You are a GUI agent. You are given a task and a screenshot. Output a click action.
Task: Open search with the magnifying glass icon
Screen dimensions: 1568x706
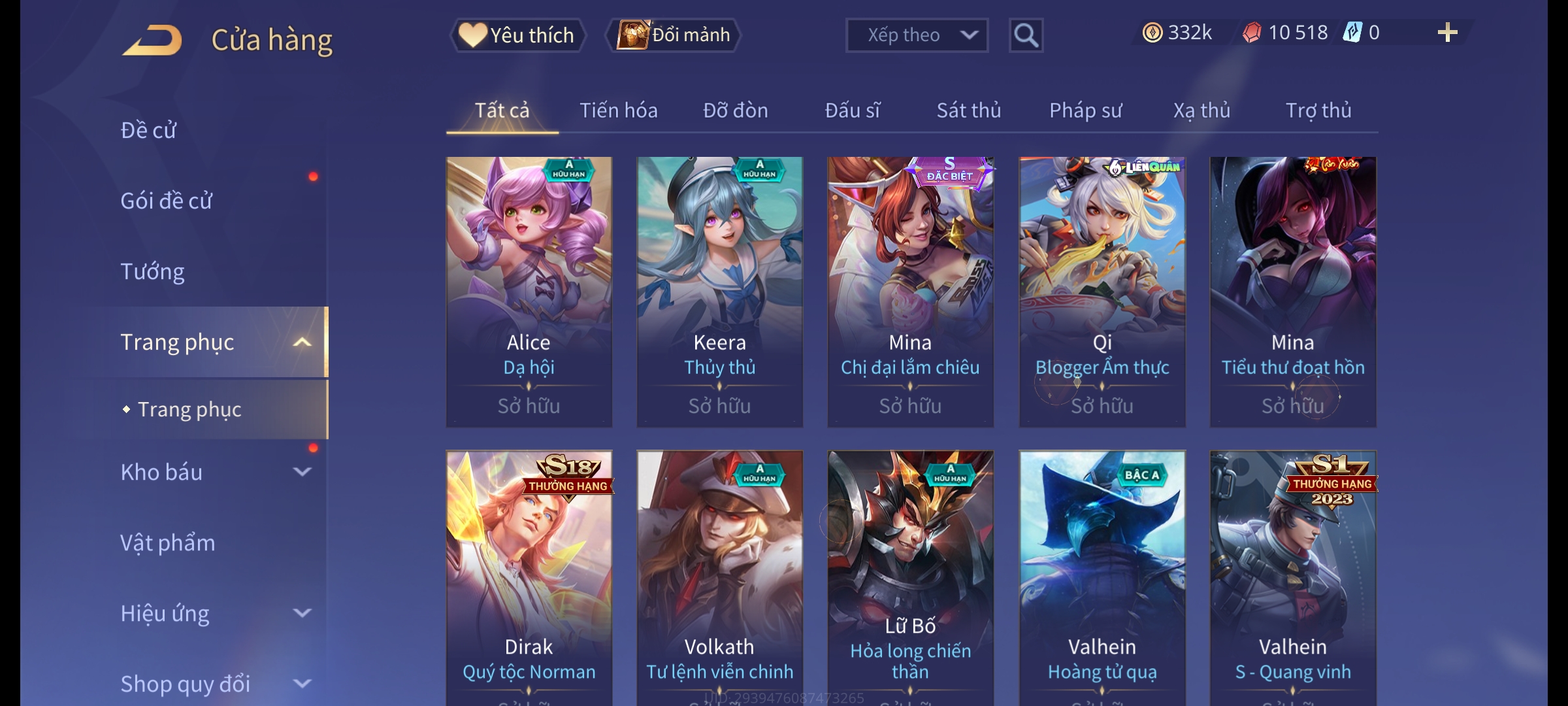click(x=1026, y=35)
